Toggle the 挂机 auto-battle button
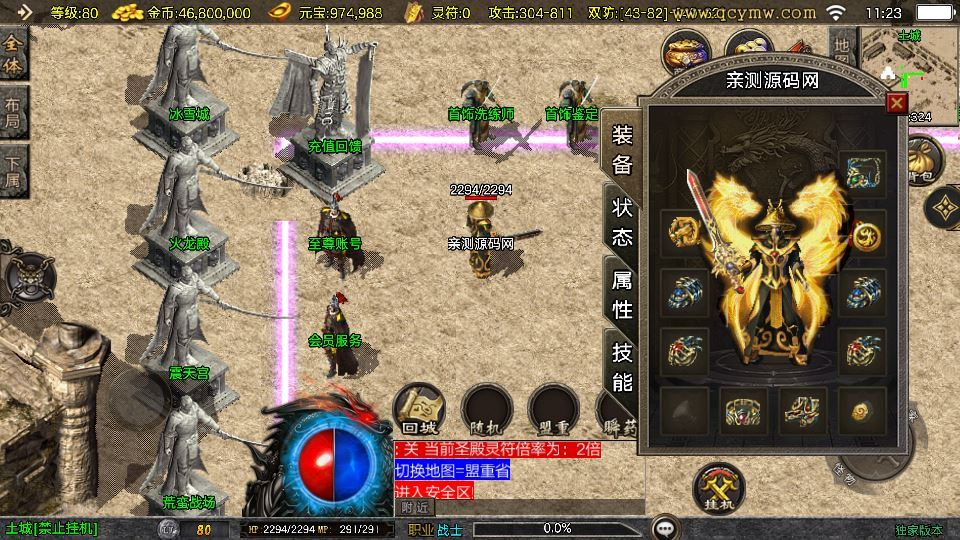The image size is (960, 540). point(720,487)
